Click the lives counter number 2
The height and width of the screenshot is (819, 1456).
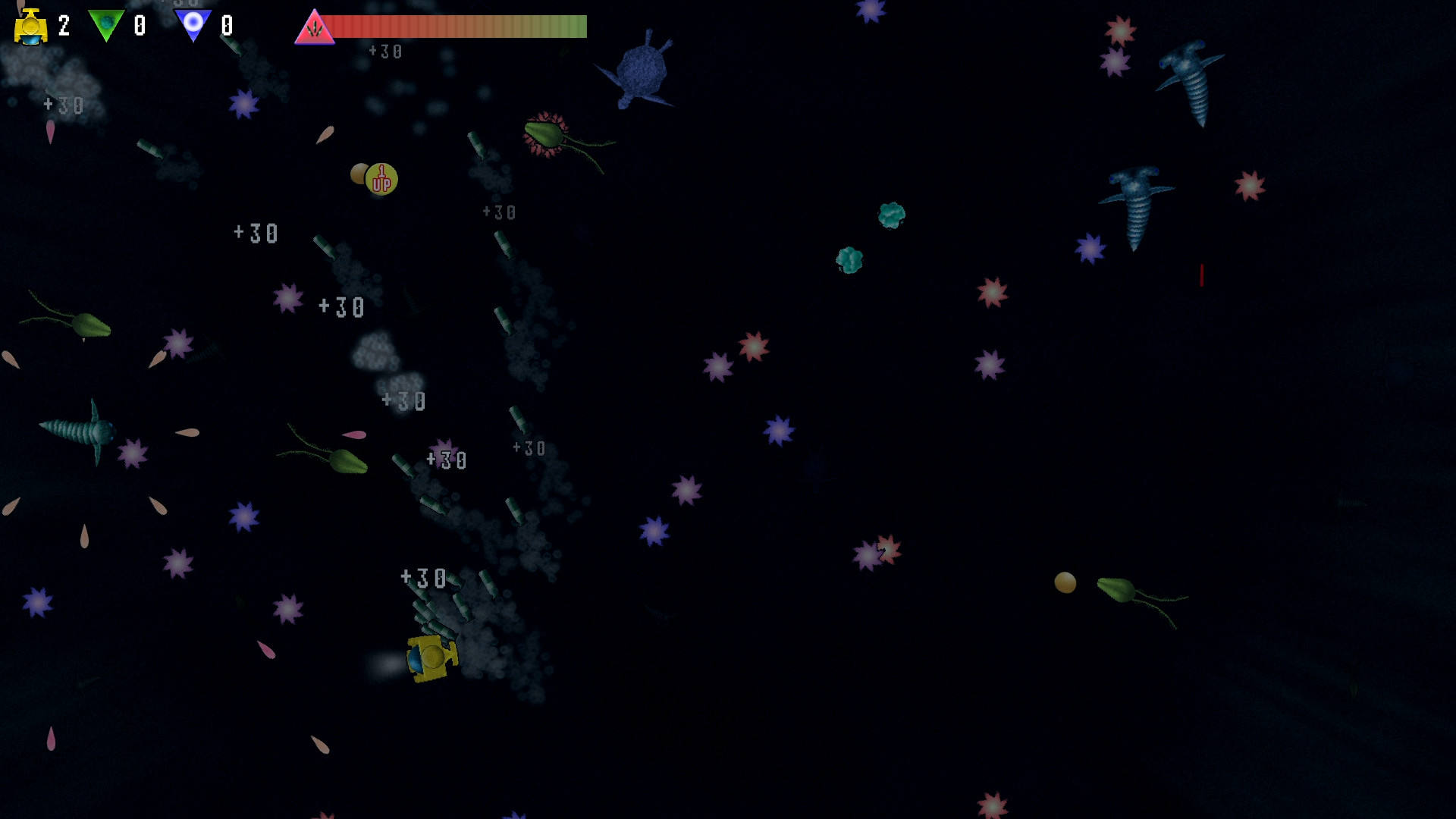tap(63, 25)
